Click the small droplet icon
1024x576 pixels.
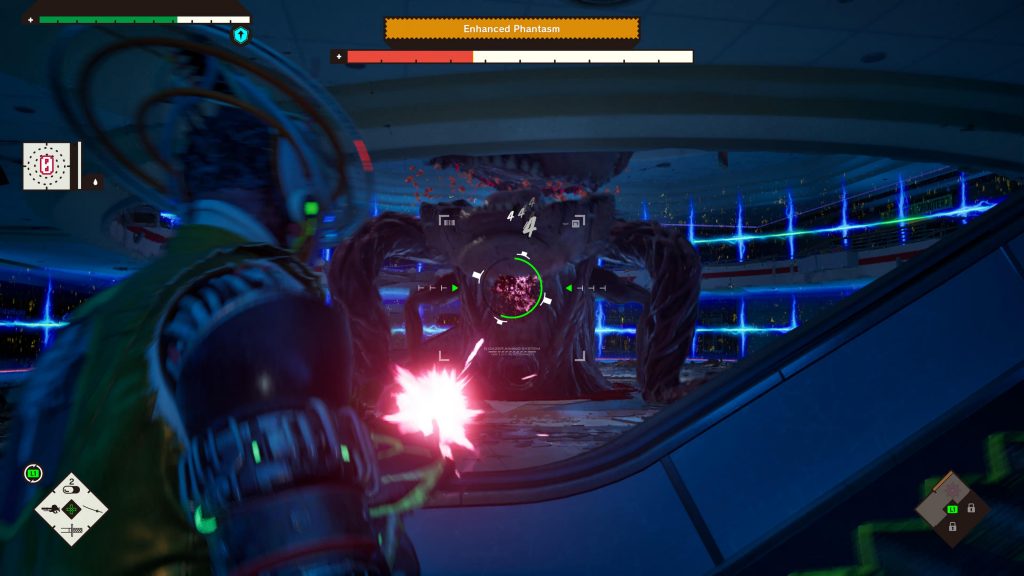[96, 182]
